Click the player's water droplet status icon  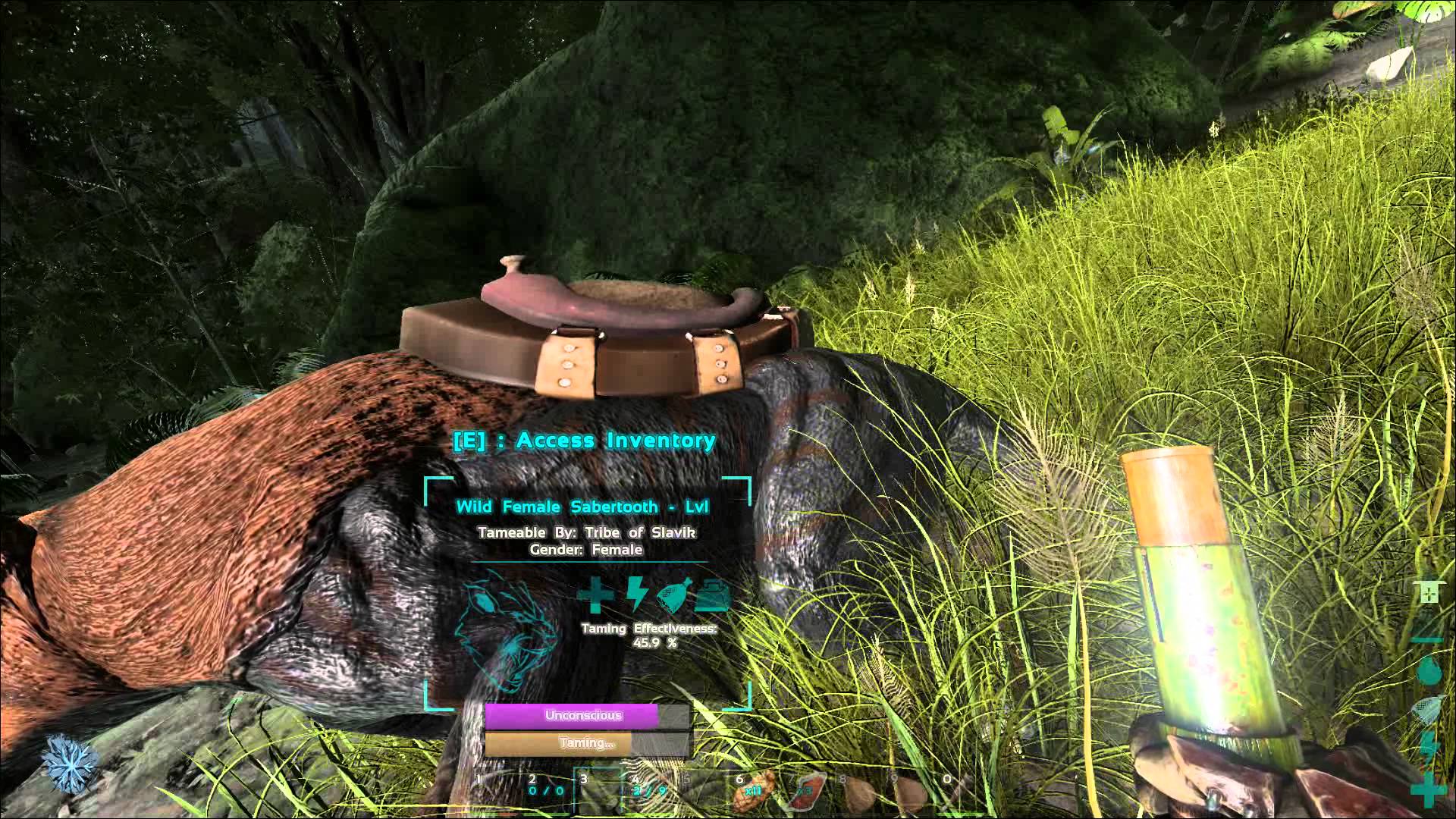click(x=1428, y=670)
